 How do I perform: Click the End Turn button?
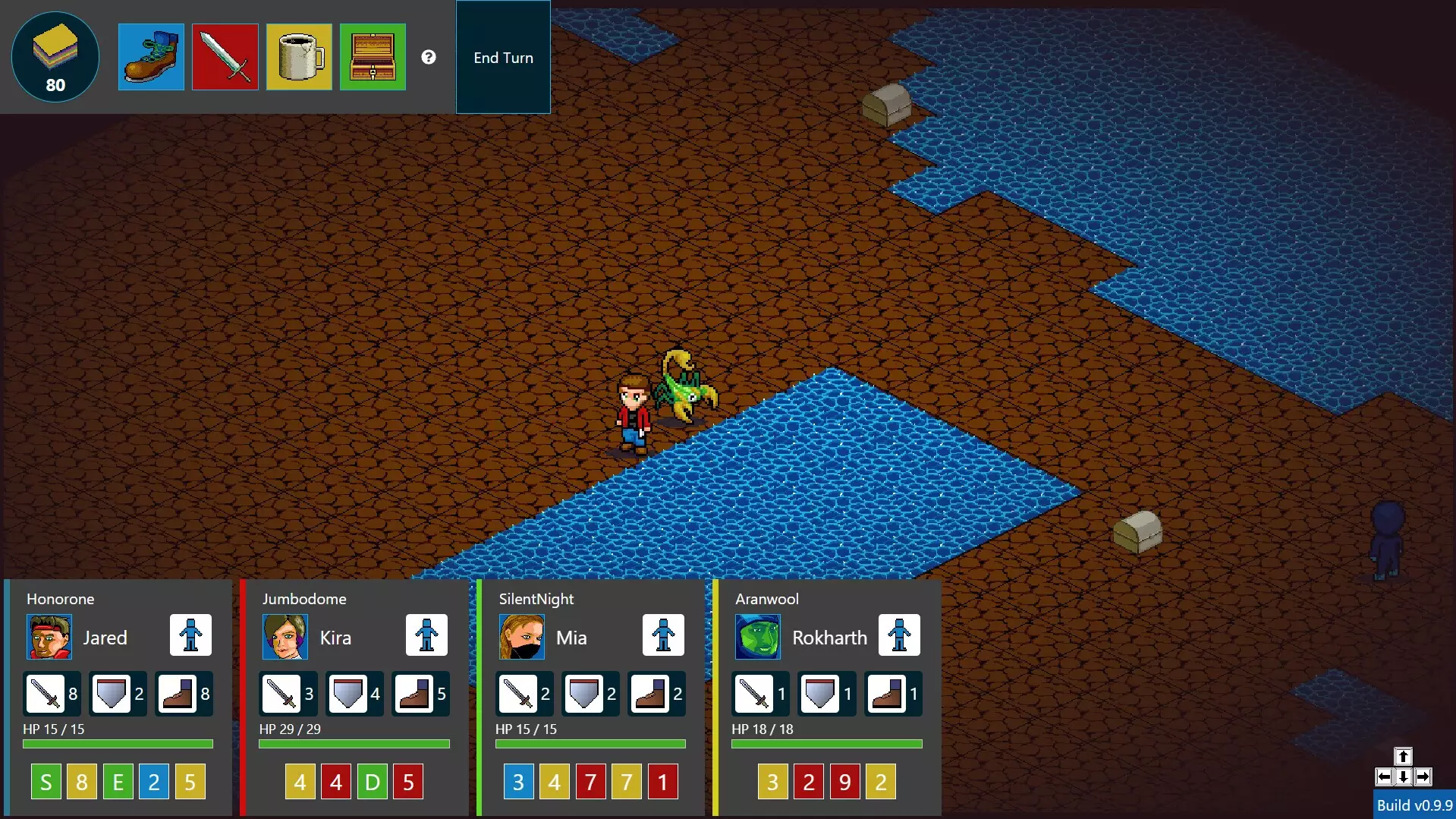(503, 58)
